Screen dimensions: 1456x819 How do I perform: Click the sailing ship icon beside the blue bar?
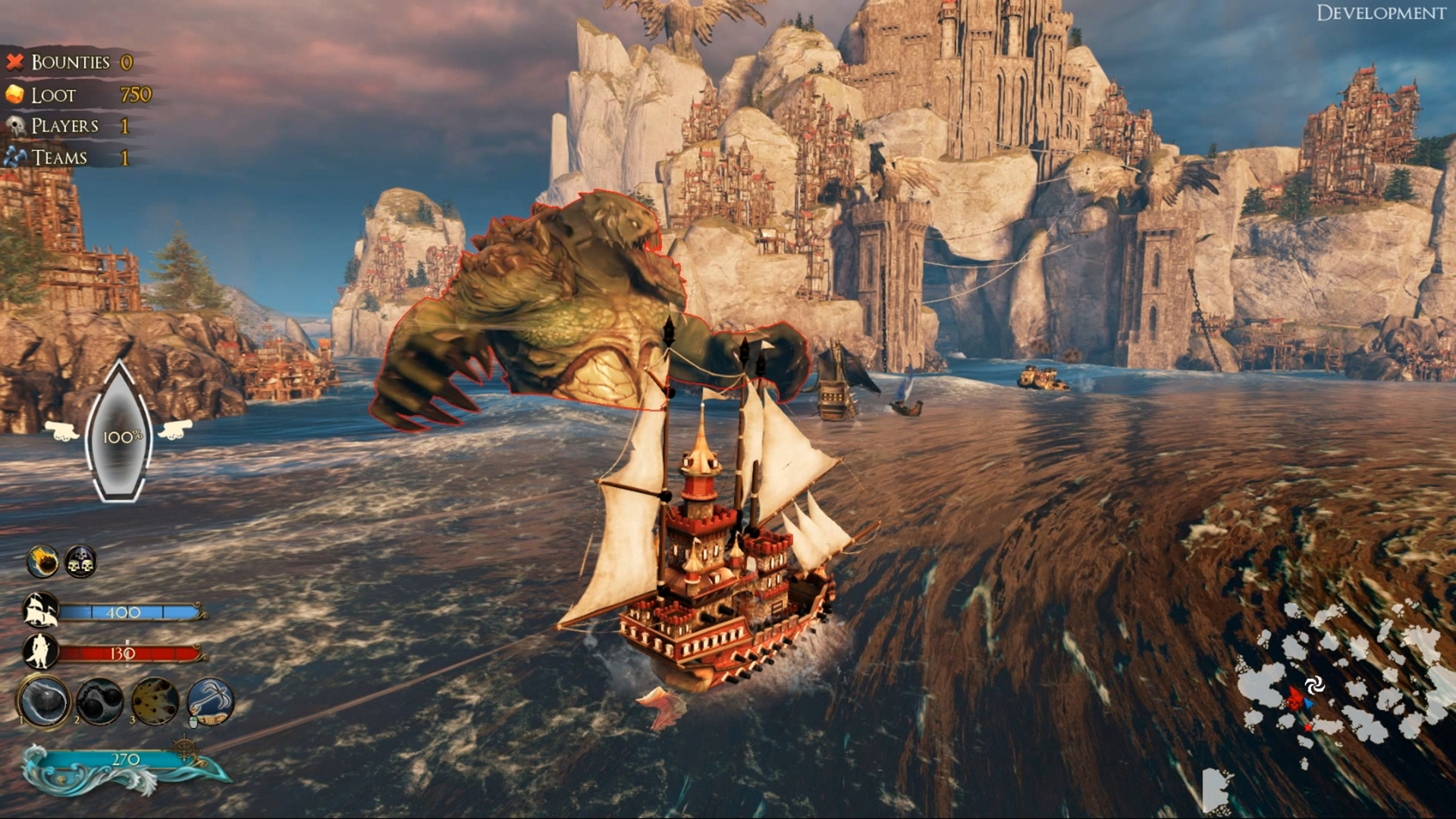tap(40, 611)
